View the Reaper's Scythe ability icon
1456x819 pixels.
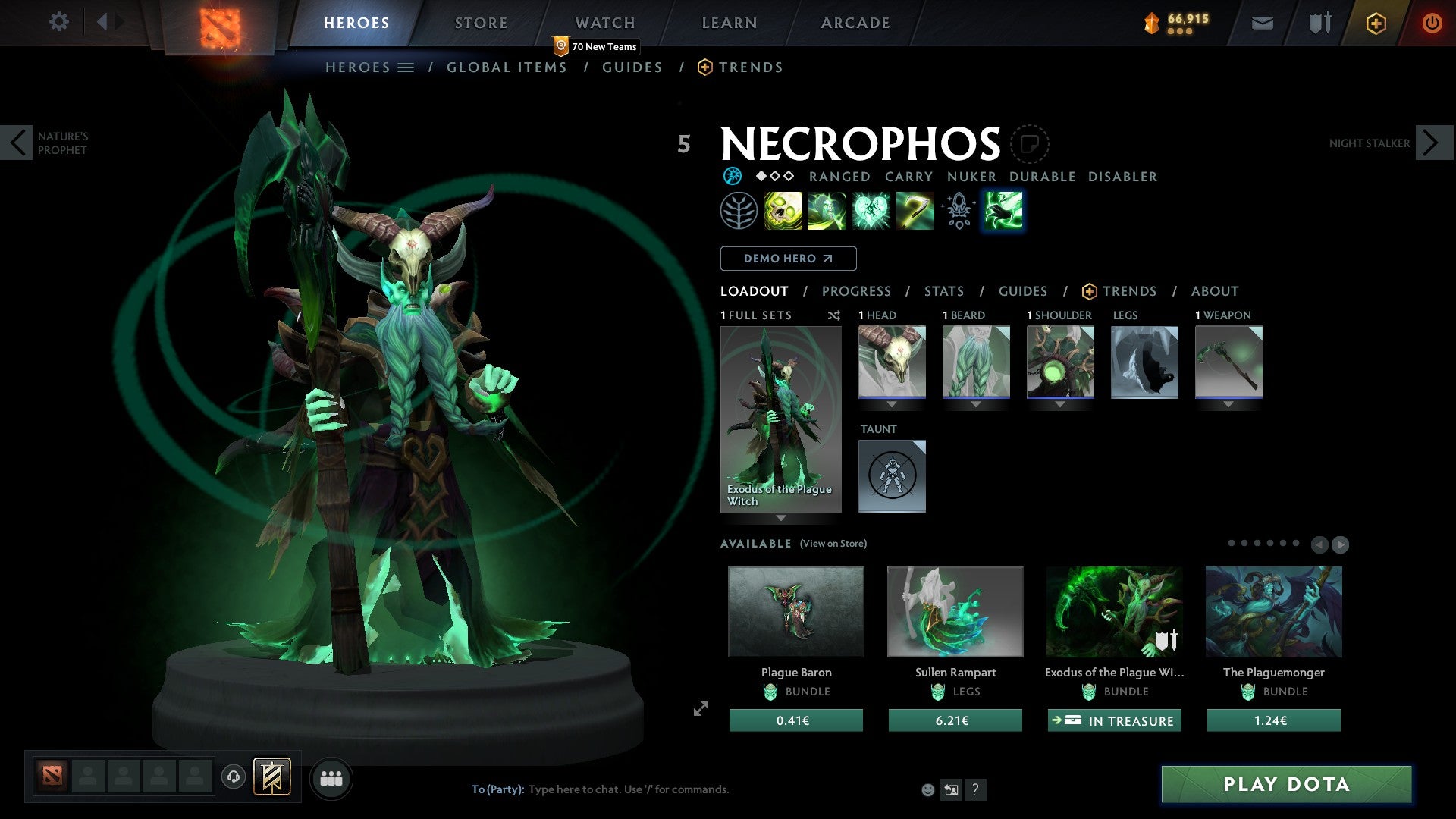(914, 210)
